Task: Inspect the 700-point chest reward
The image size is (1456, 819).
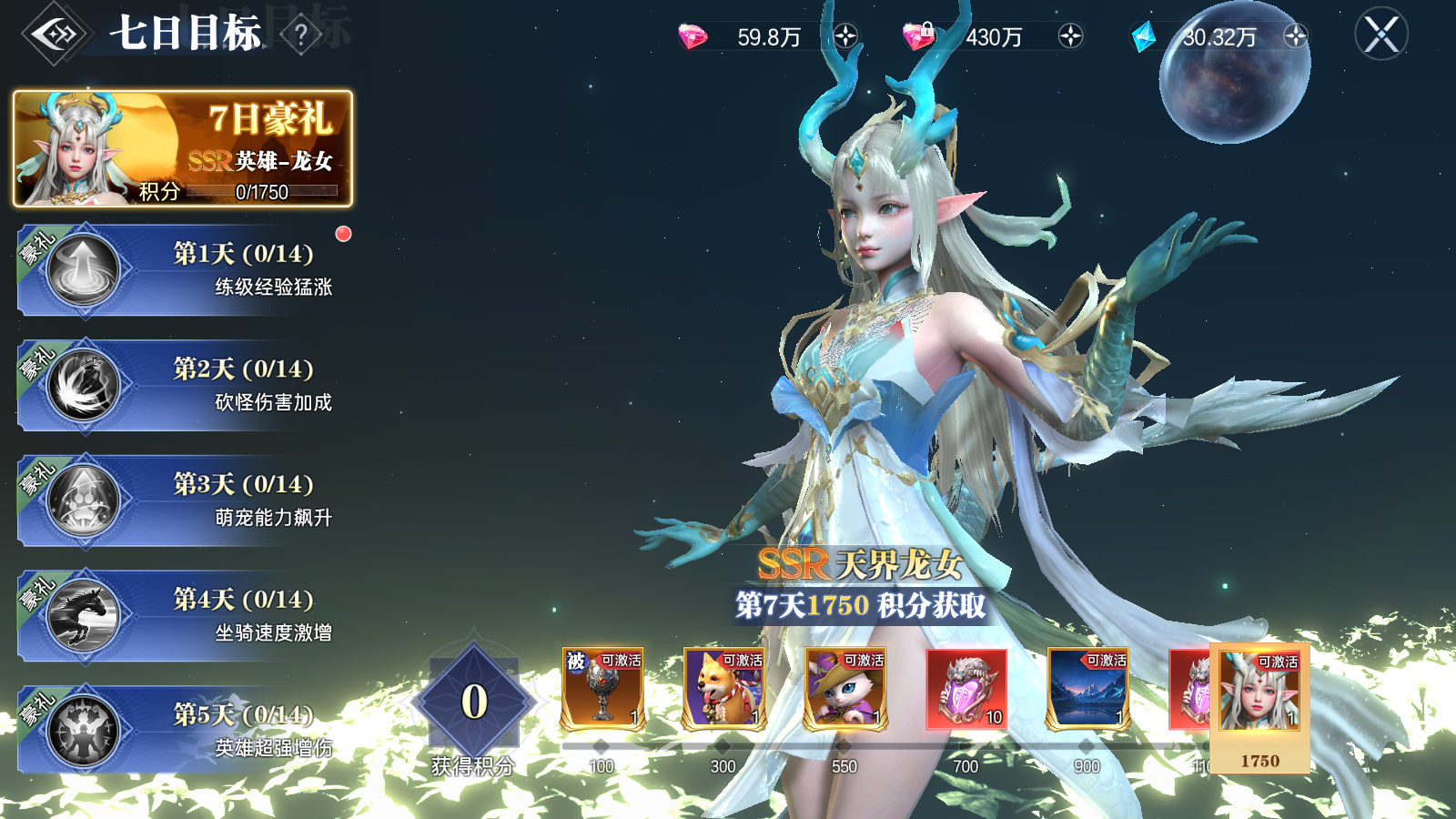Action: (966, 689)
